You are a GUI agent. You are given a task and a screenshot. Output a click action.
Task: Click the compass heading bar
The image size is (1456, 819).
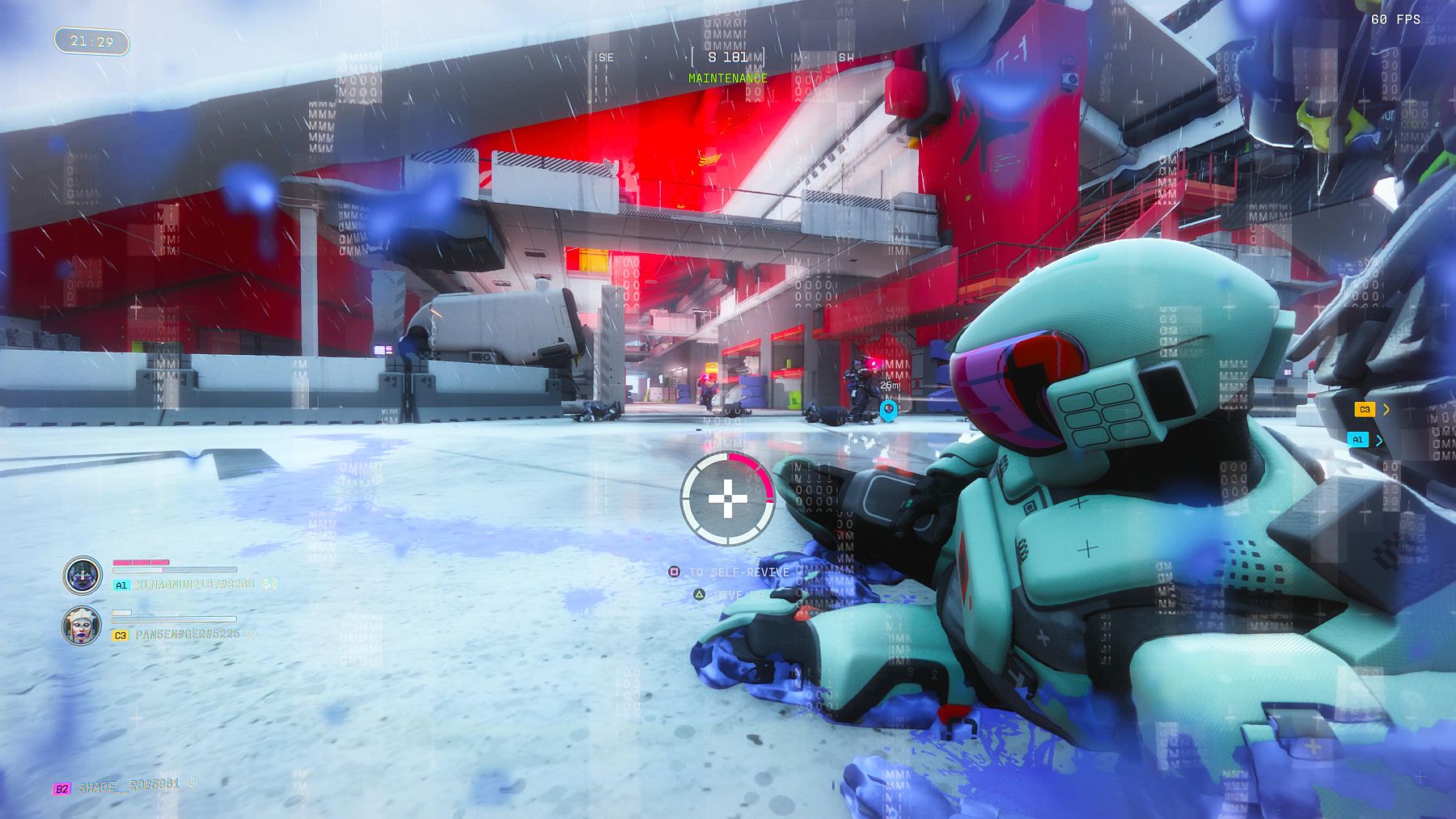coord(726,57)
